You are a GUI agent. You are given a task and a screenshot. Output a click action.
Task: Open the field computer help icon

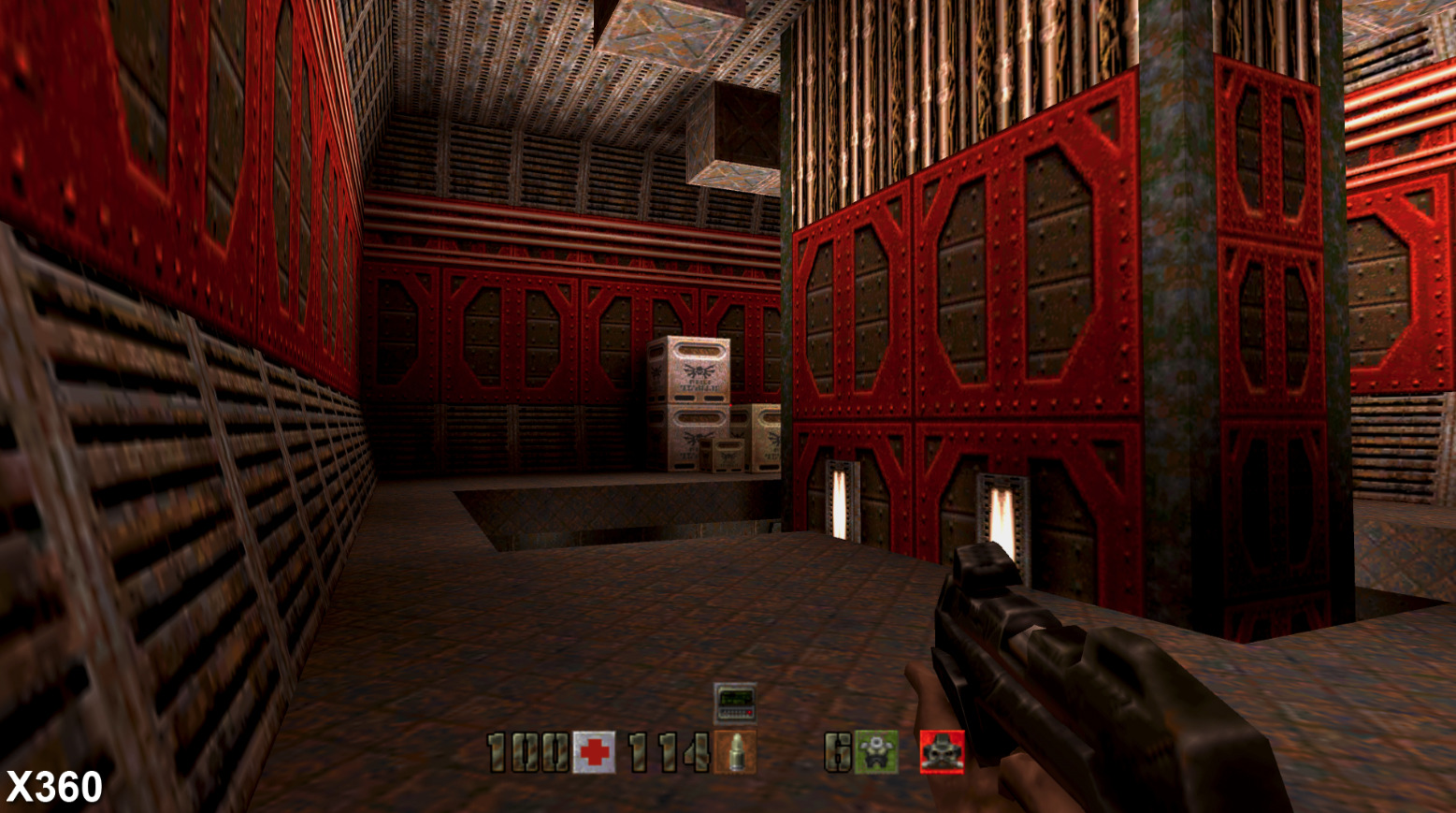tap(735, 704)
